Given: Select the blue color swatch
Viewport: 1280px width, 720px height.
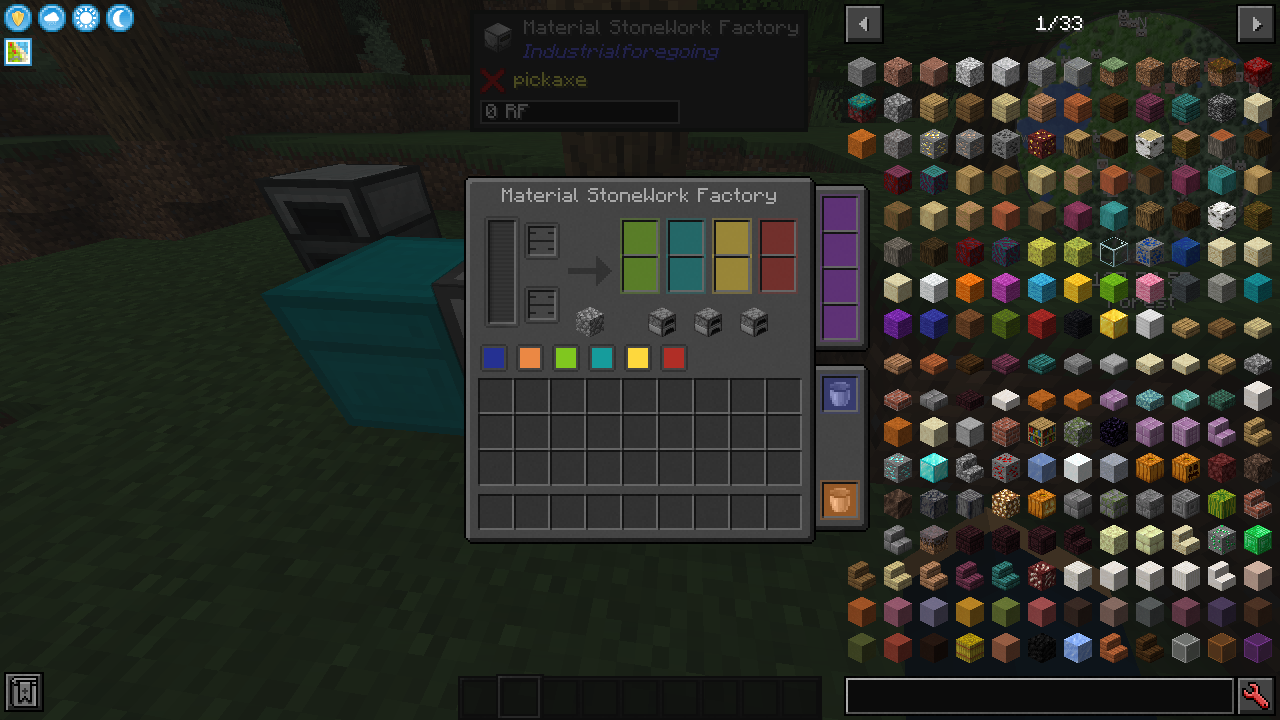Looking at the screenshot, I should click(493, 357).
